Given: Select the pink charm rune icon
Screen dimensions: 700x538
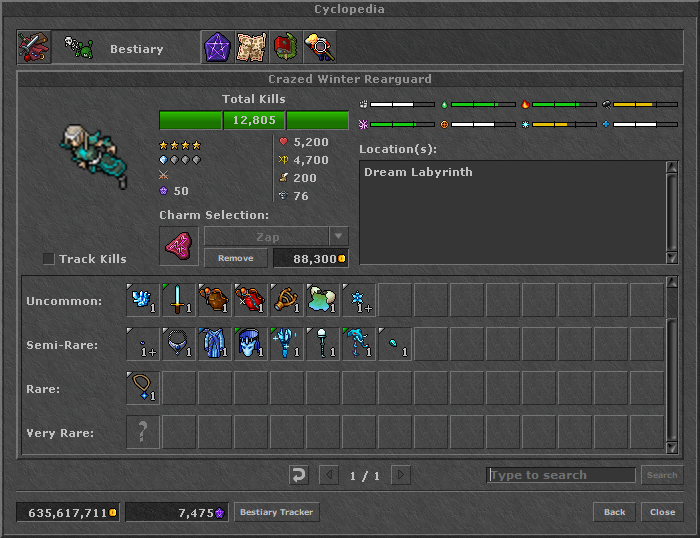Looking at the screenshot, I should coord(179,246).
